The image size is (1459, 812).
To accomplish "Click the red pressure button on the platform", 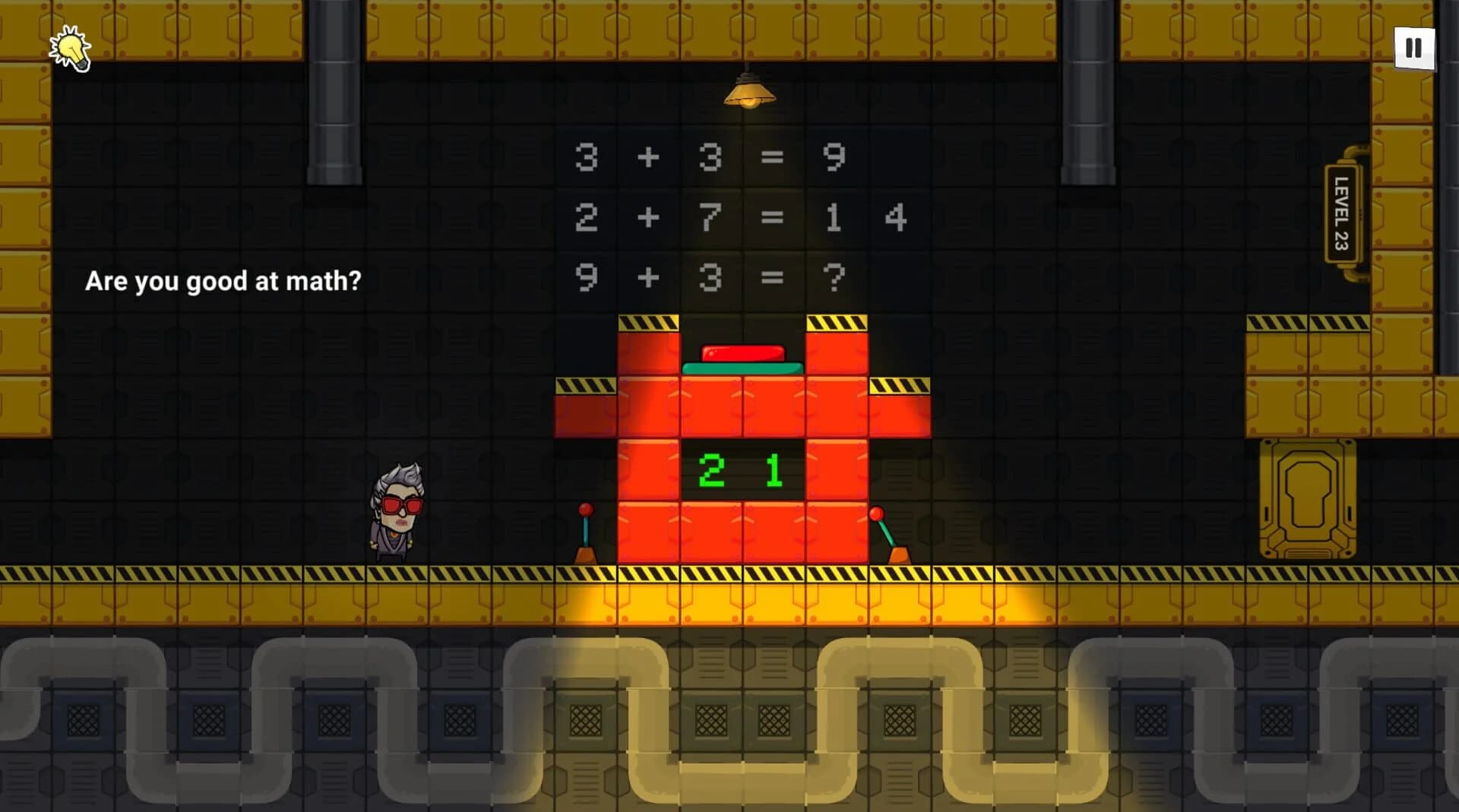I will click(741, 354).
